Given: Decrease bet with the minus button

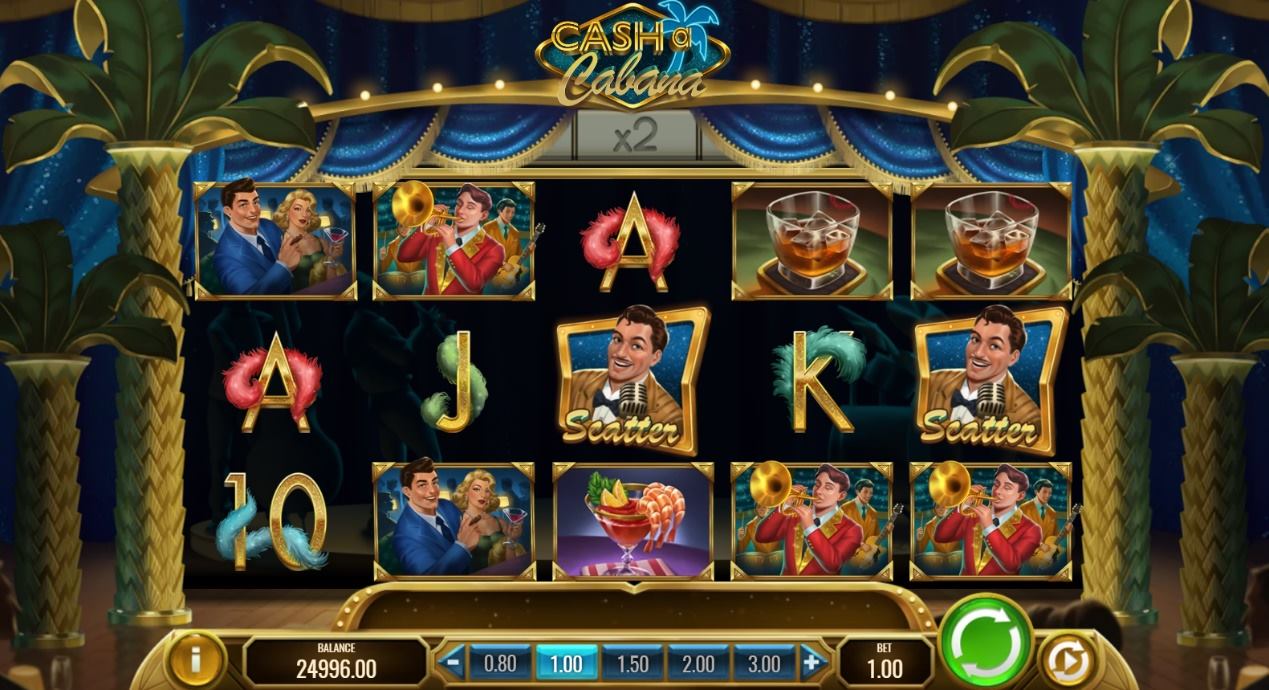Looking at the screenshot, I should pyautogui.click(x=454, y=662).
